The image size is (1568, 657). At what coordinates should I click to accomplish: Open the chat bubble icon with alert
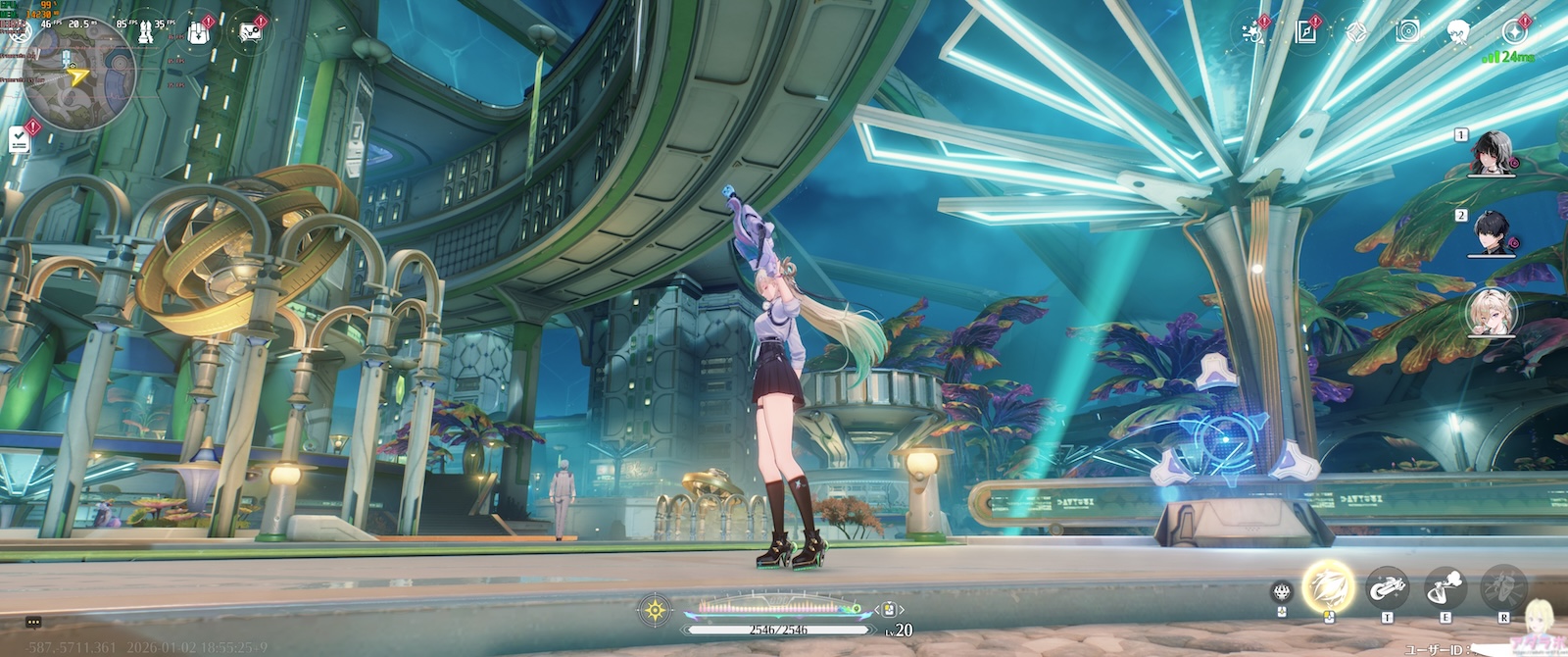(x=250, y=33)
